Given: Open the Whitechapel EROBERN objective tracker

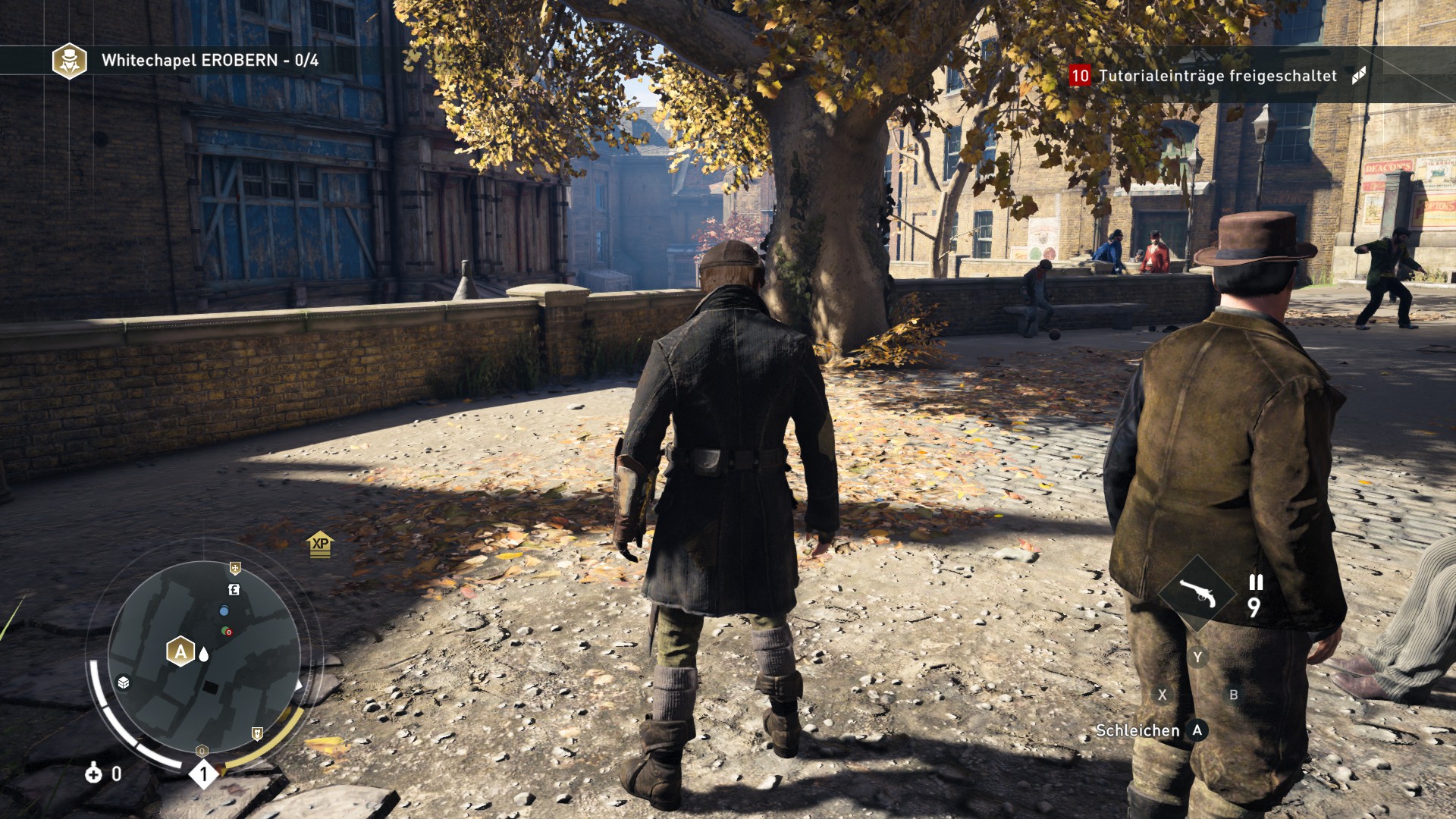Looking at the screenshot, I should (209, 61).
